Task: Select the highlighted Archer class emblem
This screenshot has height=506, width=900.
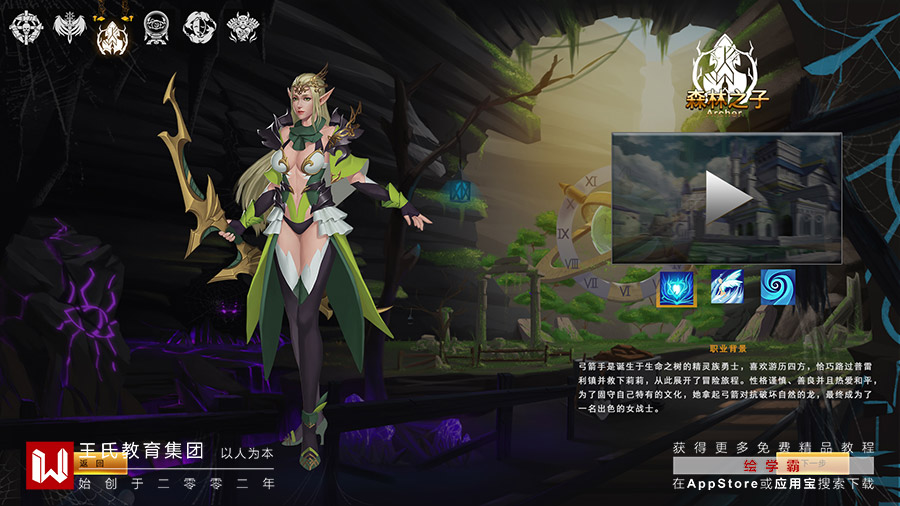Action: pos(112,33)
